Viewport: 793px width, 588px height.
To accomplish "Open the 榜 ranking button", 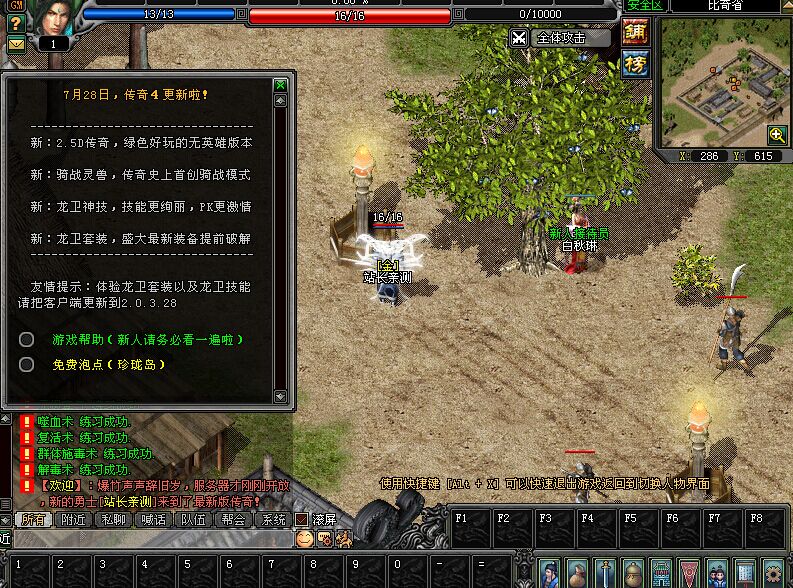I will pos(635,64).
